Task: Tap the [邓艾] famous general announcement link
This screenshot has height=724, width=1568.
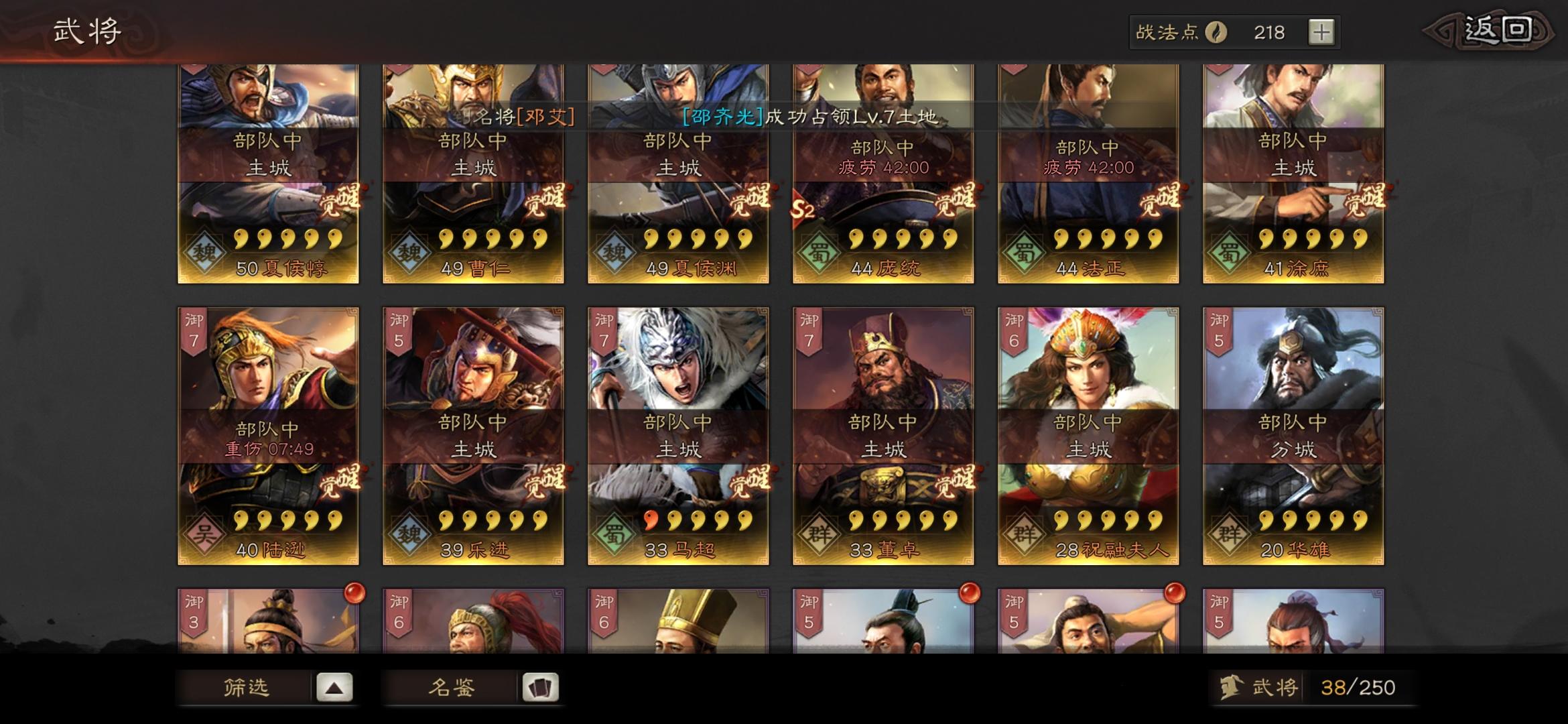Action: [547, 119]
